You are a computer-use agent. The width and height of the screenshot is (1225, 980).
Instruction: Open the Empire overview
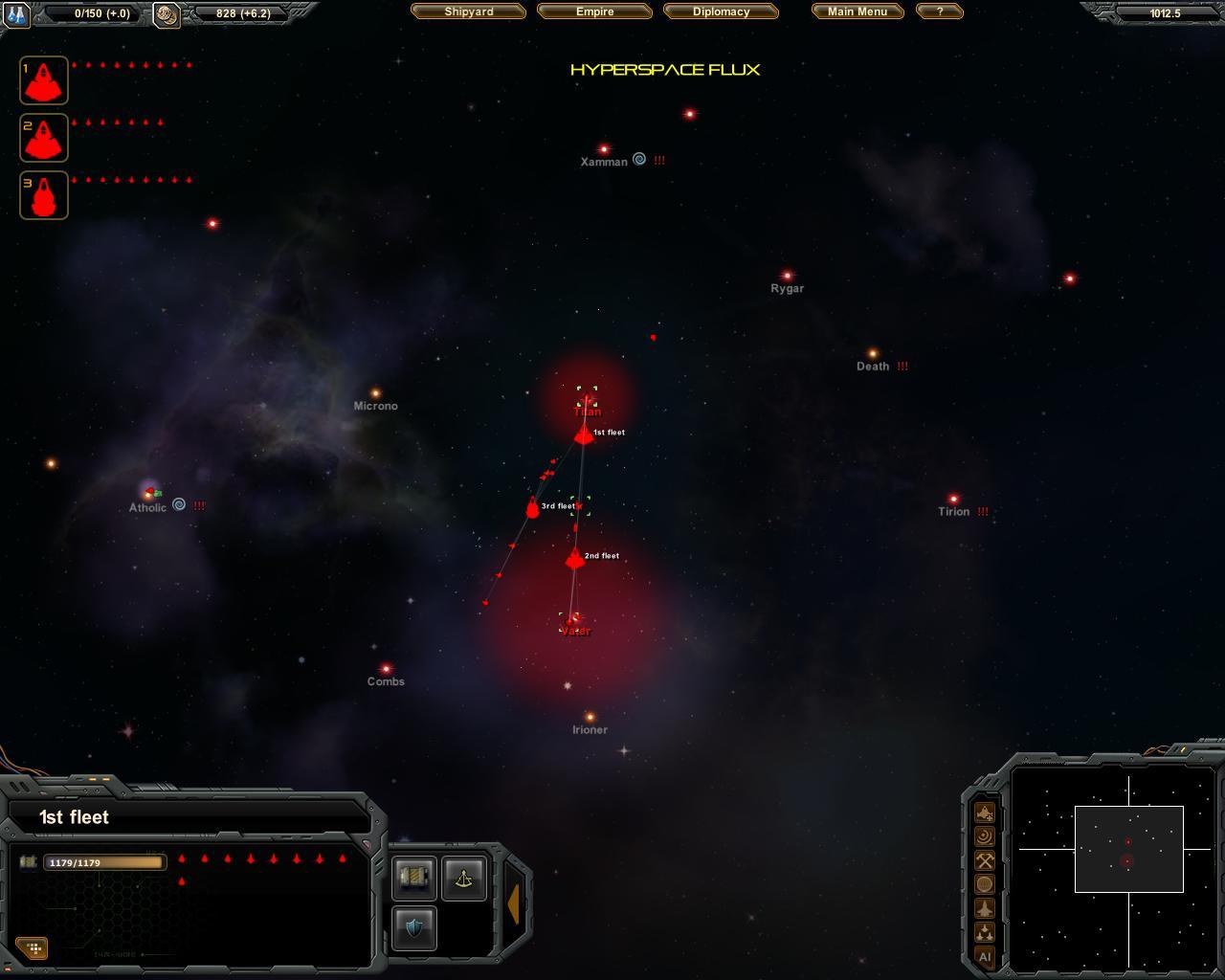[594, 11]
